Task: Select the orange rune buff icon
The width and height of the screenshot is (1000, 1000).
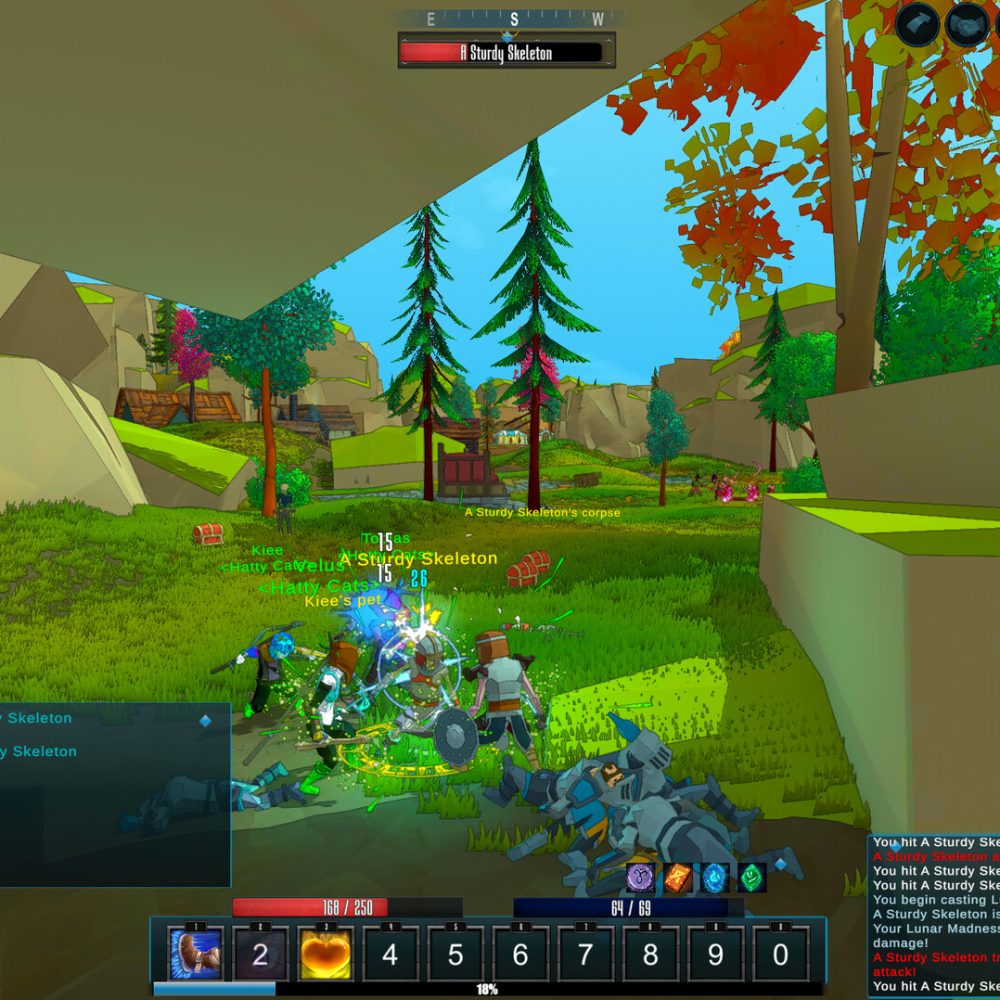Action: (678, 877)
